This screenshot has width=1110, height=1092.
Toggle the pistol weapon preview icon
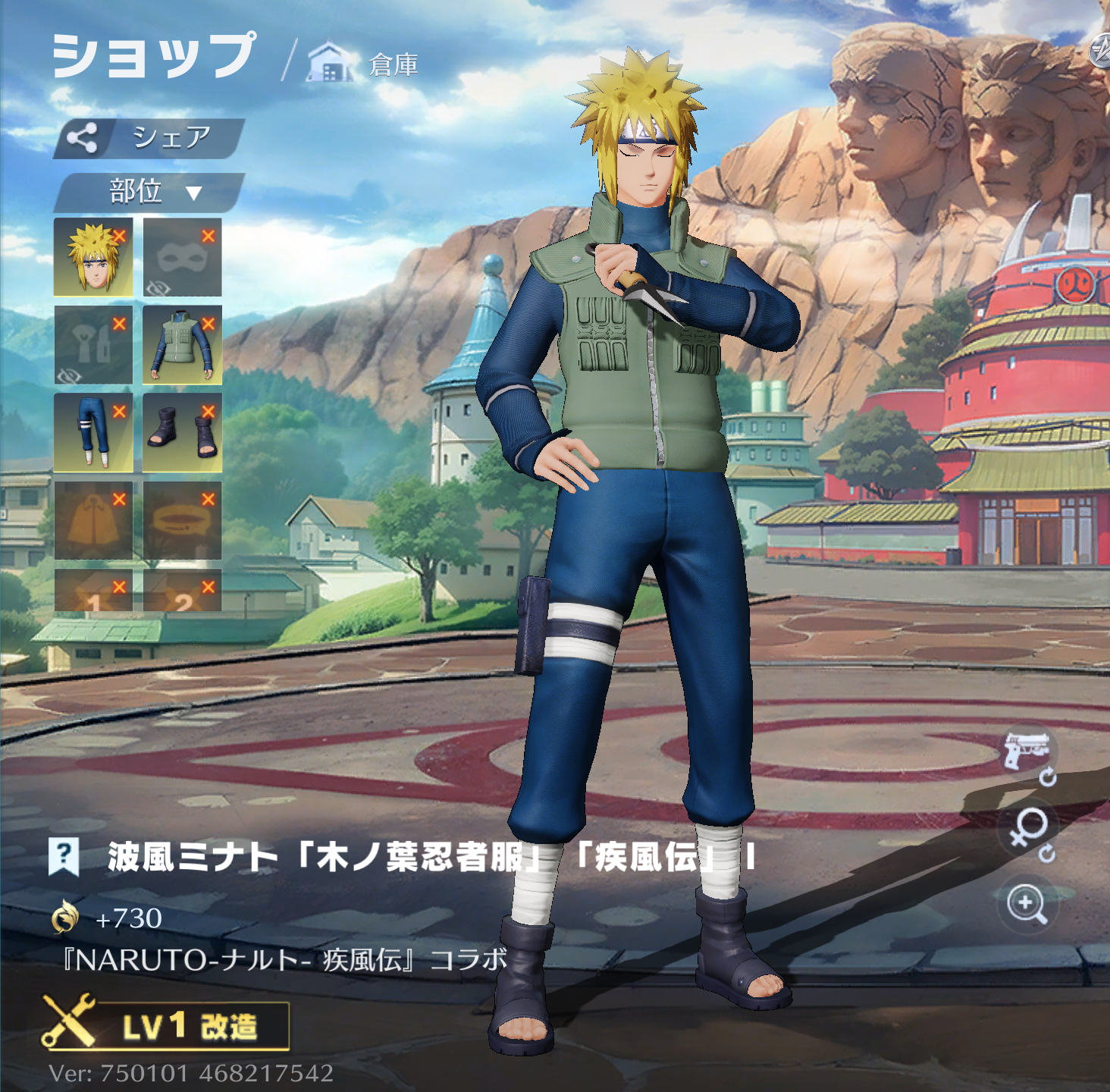point(1026,752)
